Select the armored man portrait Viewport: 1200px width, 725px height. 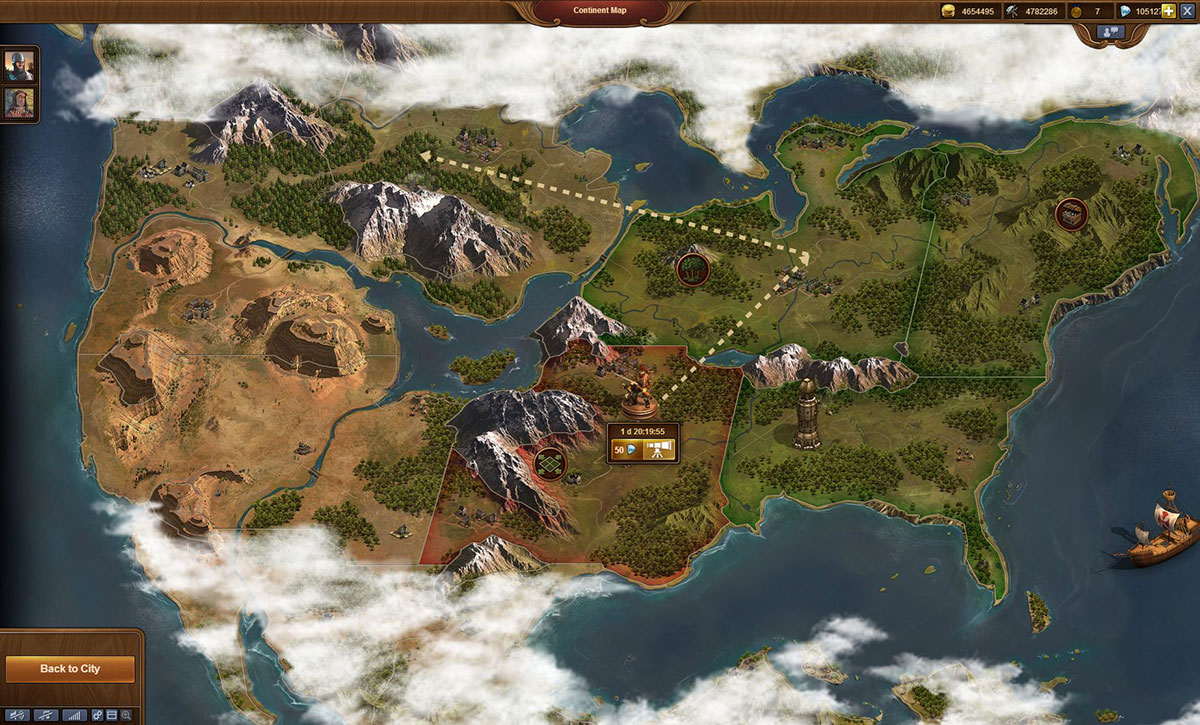click(19, 65)
